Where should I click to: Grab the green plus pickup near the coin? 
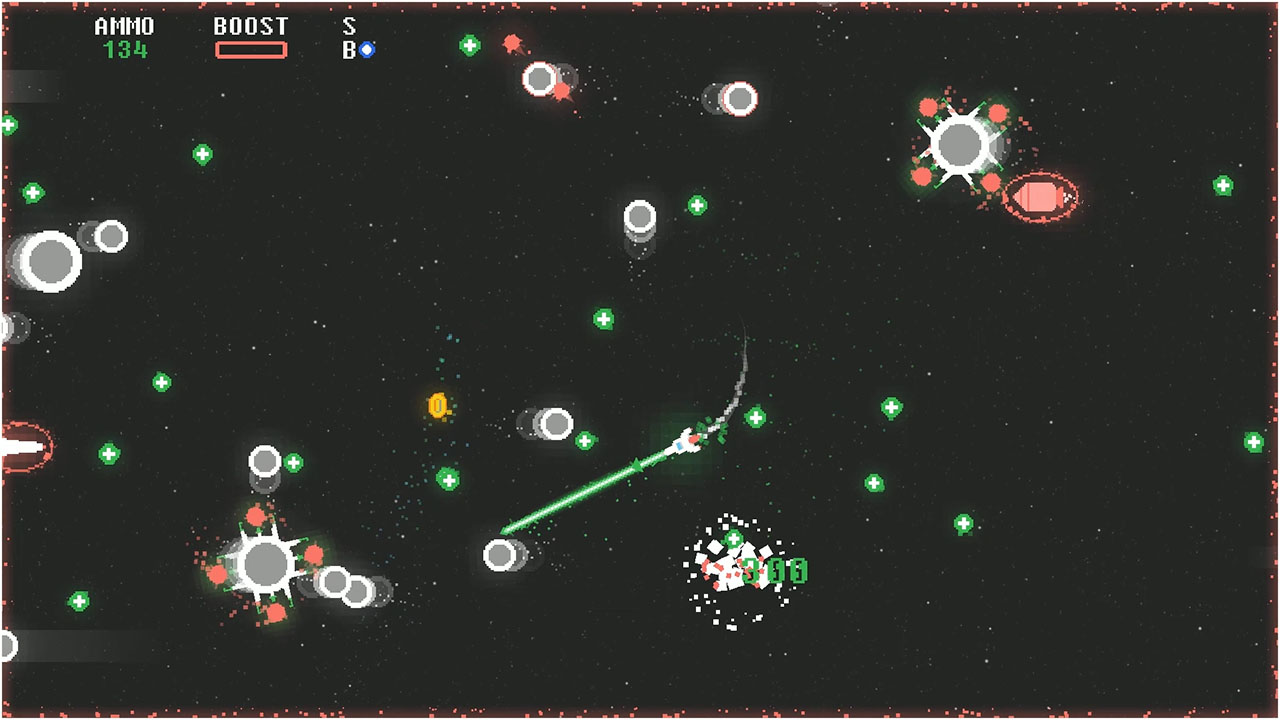click(x=449, y=477)
